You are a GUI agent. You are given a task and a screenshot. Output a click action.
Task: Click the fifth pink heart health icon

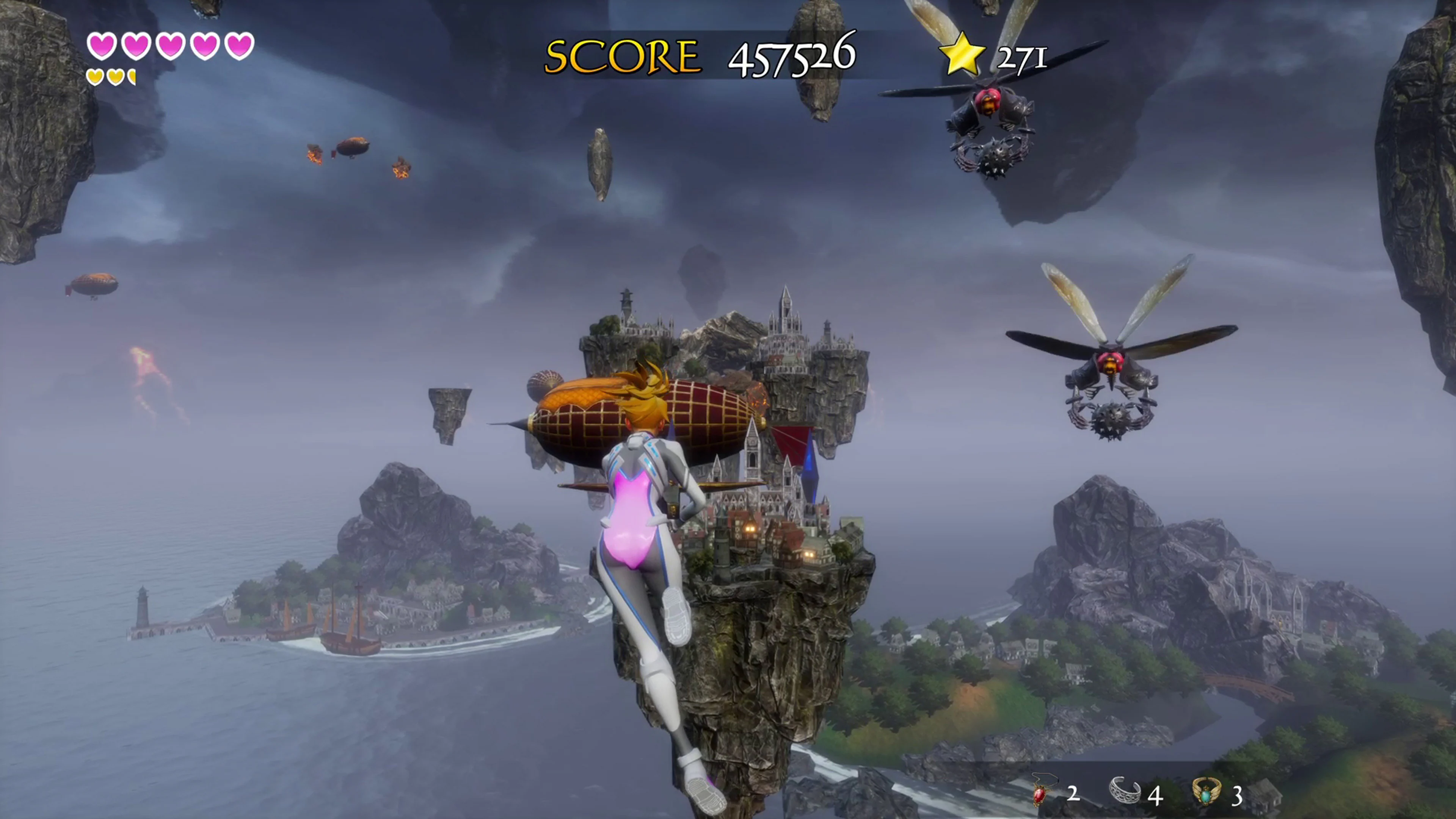click(x=239, y=46)
